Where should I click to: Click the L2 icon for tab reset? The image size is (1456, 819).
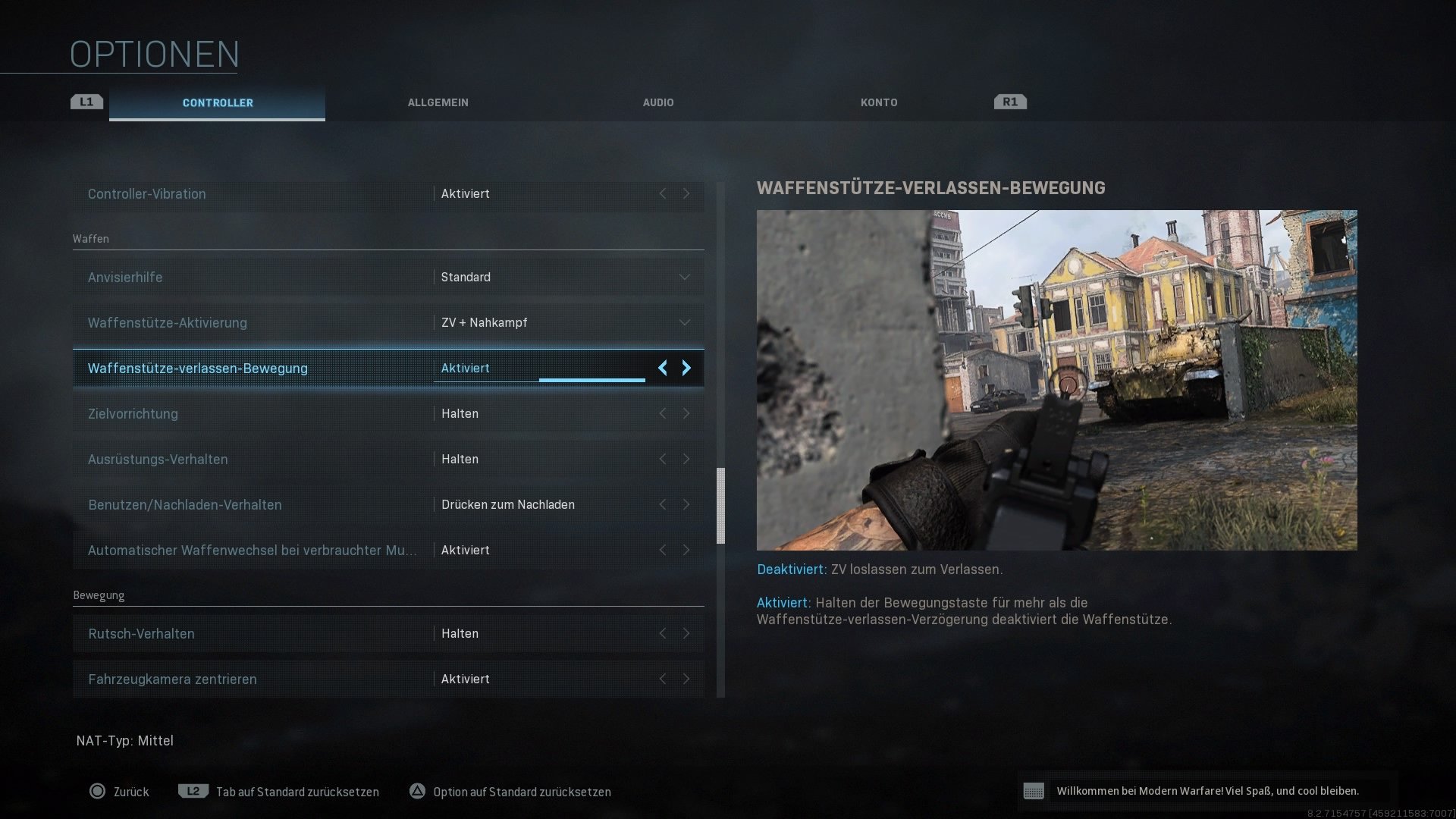pyautogui.click(x=193, y=791)
